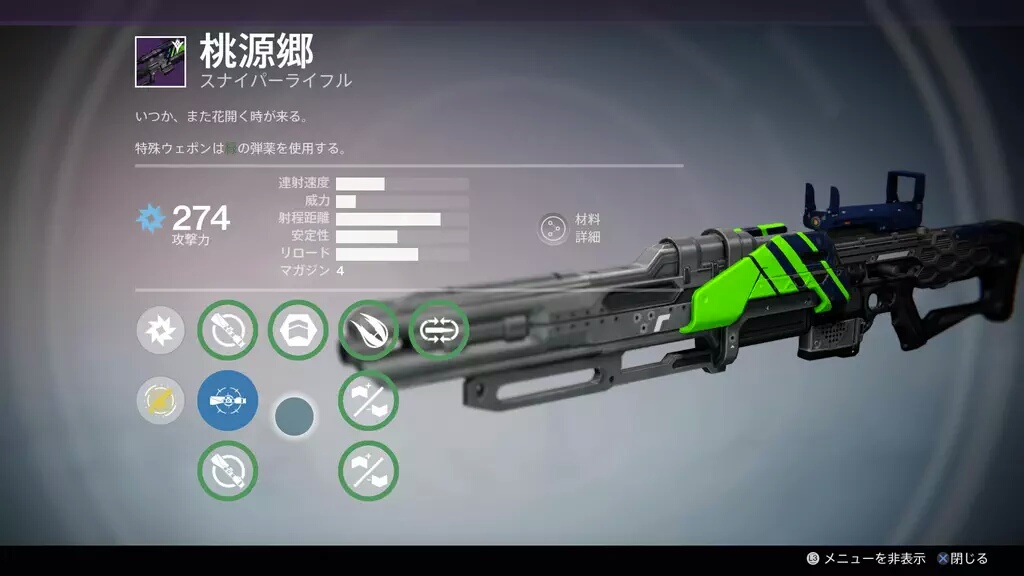The image size is (1024, 576).
Task: Activate the flame-shaped perk node
Action: [x=368, y=331]
